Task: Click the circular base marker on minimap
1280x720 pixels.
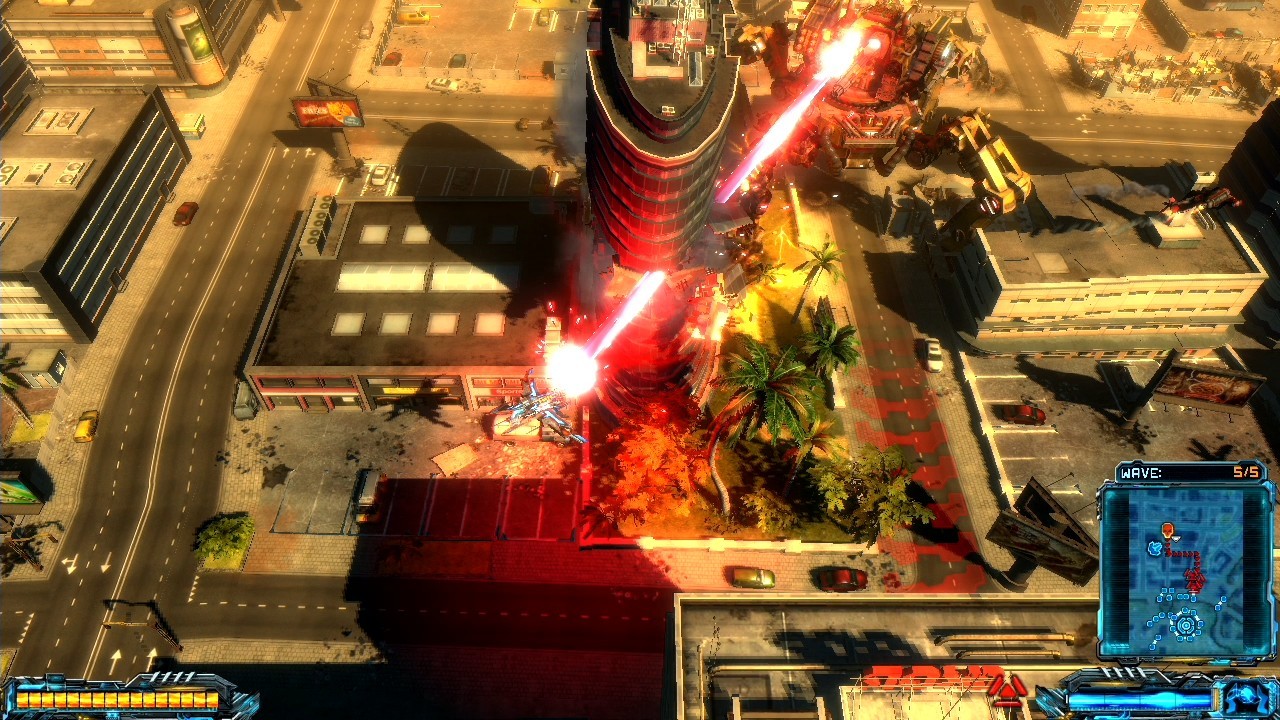Action: click(1186, 626)
